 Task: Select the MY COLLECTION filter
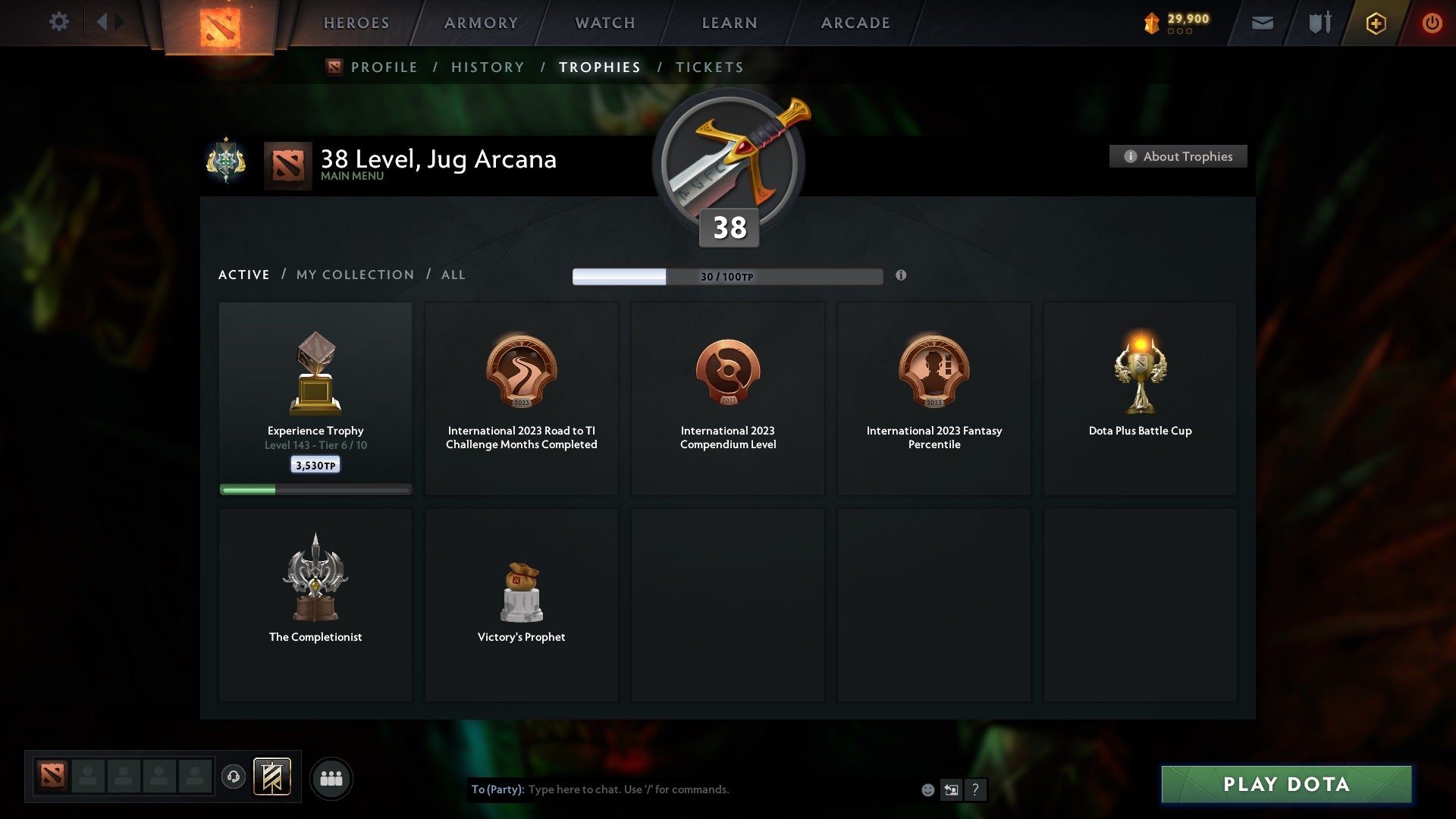tap(354, 275)
